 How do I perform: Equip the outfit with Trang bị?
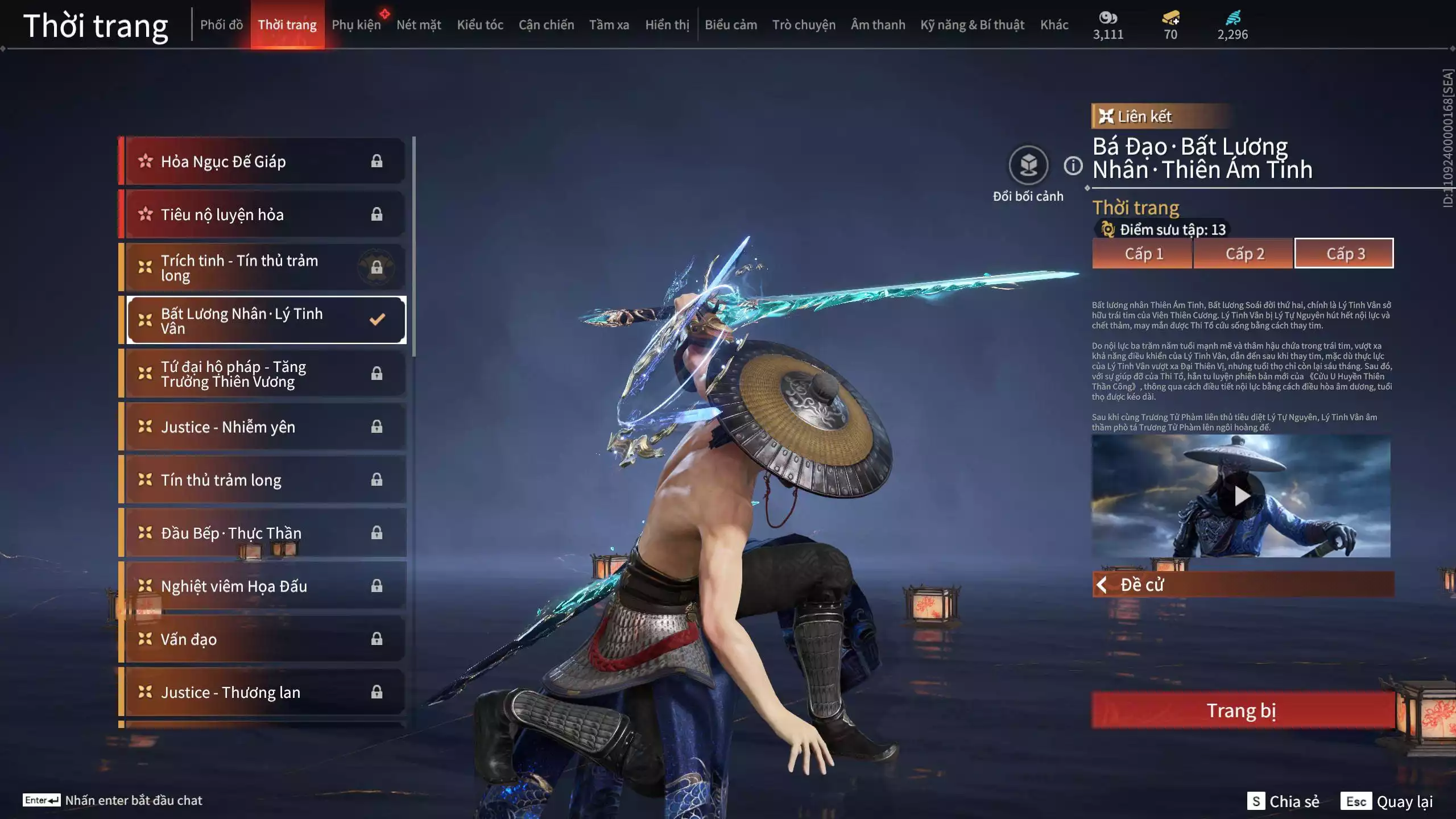1242,710
